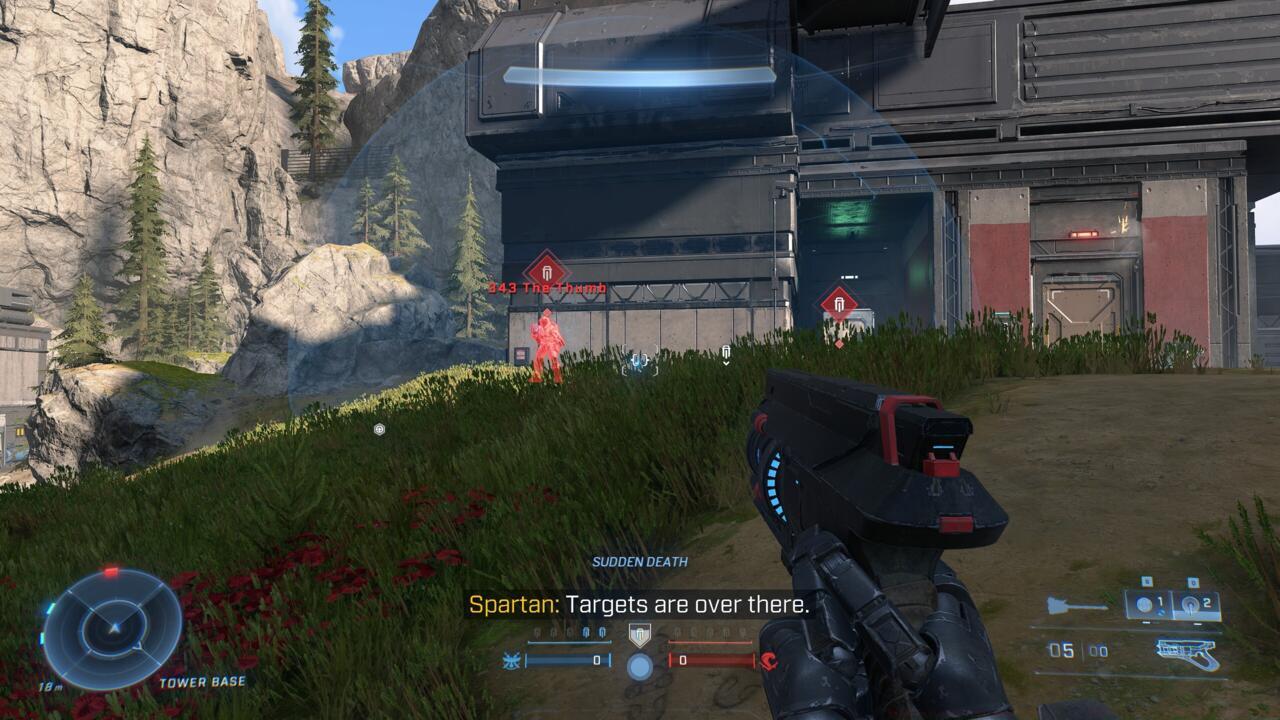
Task: Click the red team emblem beside the score bar
Action: 770,662
